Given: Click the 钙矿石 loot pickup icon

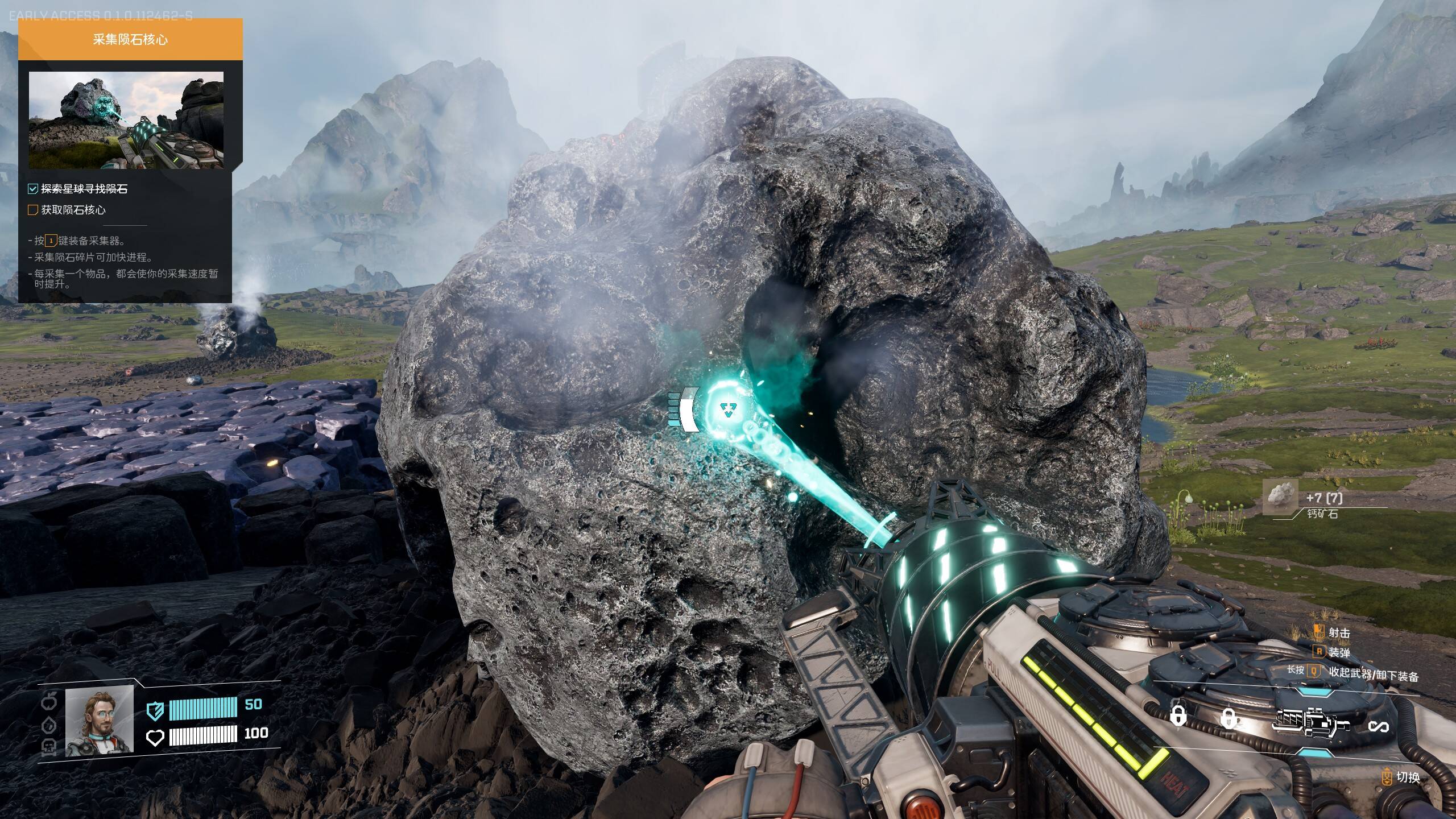Looking at the screenshot, I should click(1280, 497).
